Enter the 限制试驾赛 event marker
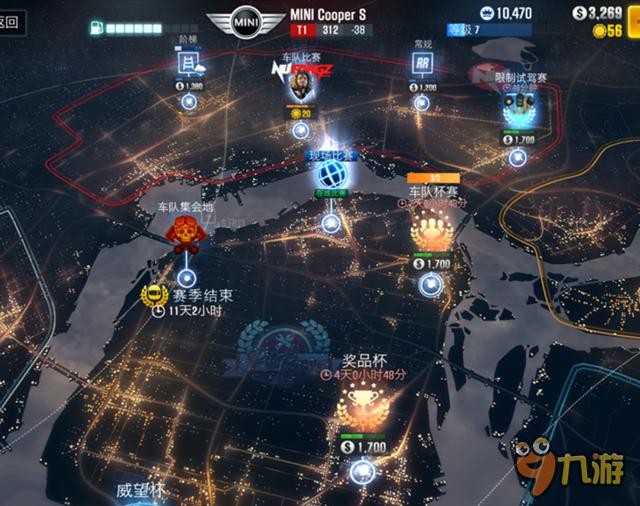640x506 pixels. pos(517,104)
